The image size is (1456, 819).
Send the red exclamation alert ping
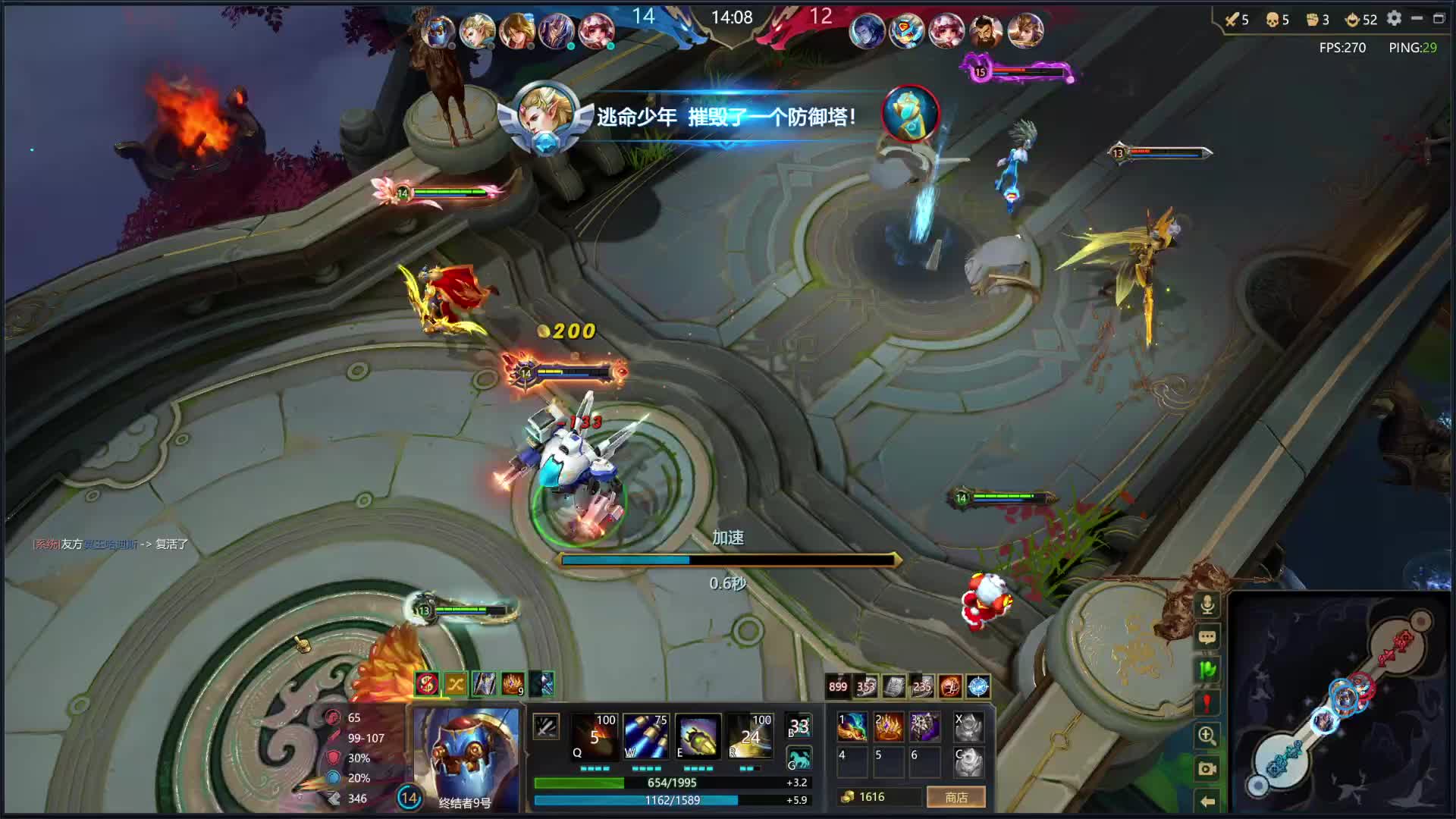(1207, 702)
